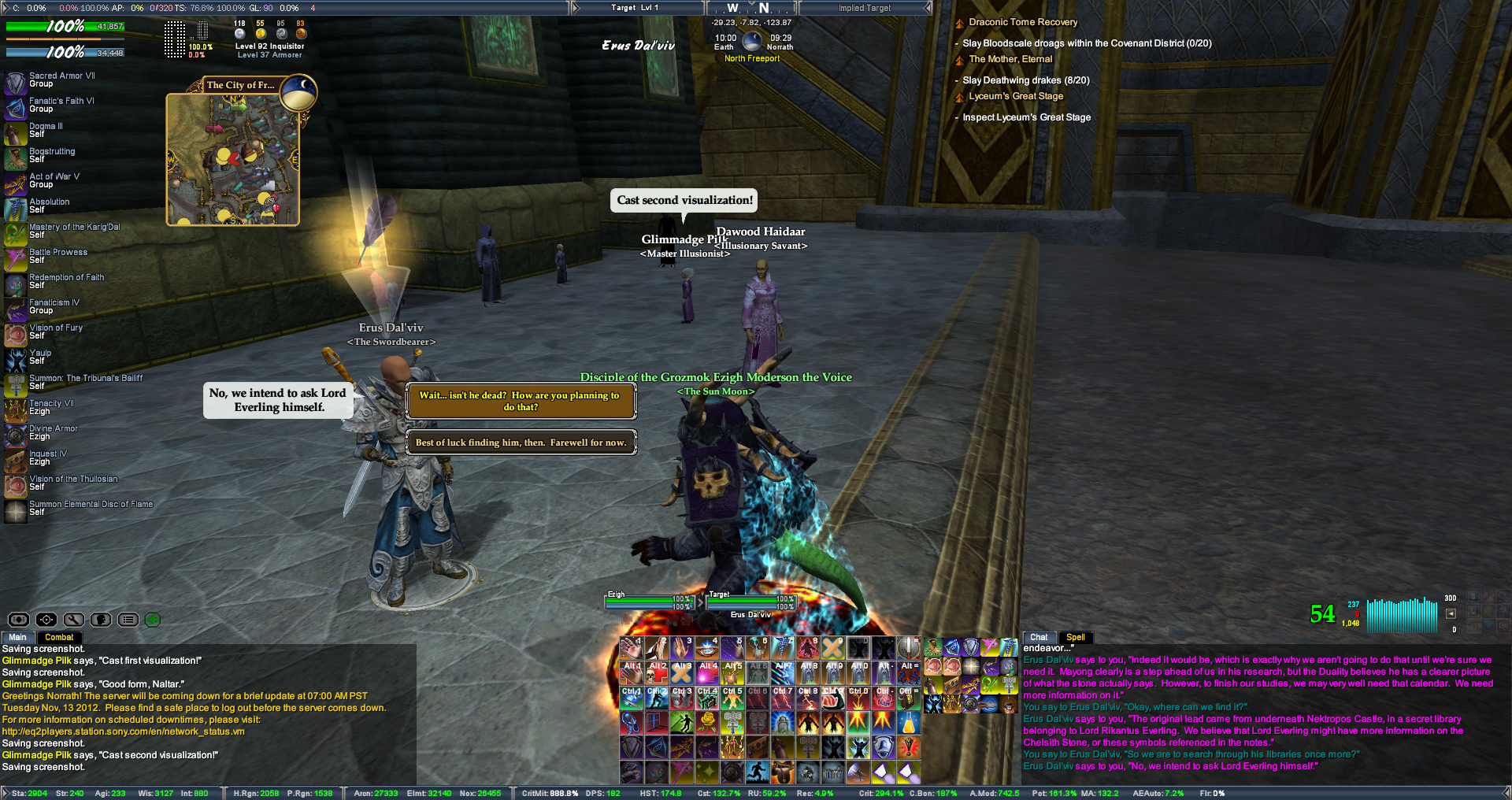Open the head silhouette character button
The image size is (1512, 800).
pos(101,620)
